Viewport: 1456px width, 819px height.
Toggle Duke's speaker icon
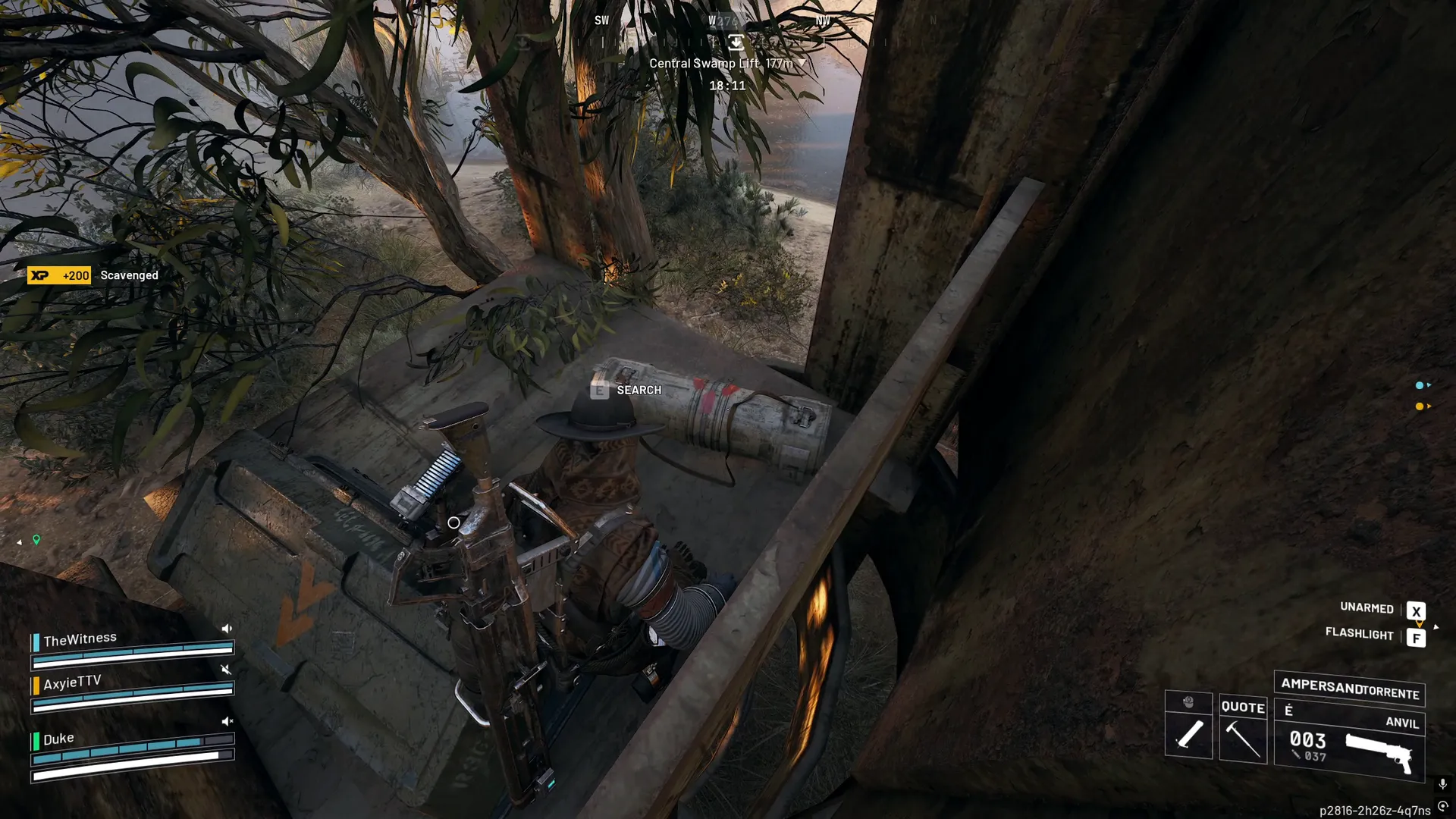tap(226, 721)
